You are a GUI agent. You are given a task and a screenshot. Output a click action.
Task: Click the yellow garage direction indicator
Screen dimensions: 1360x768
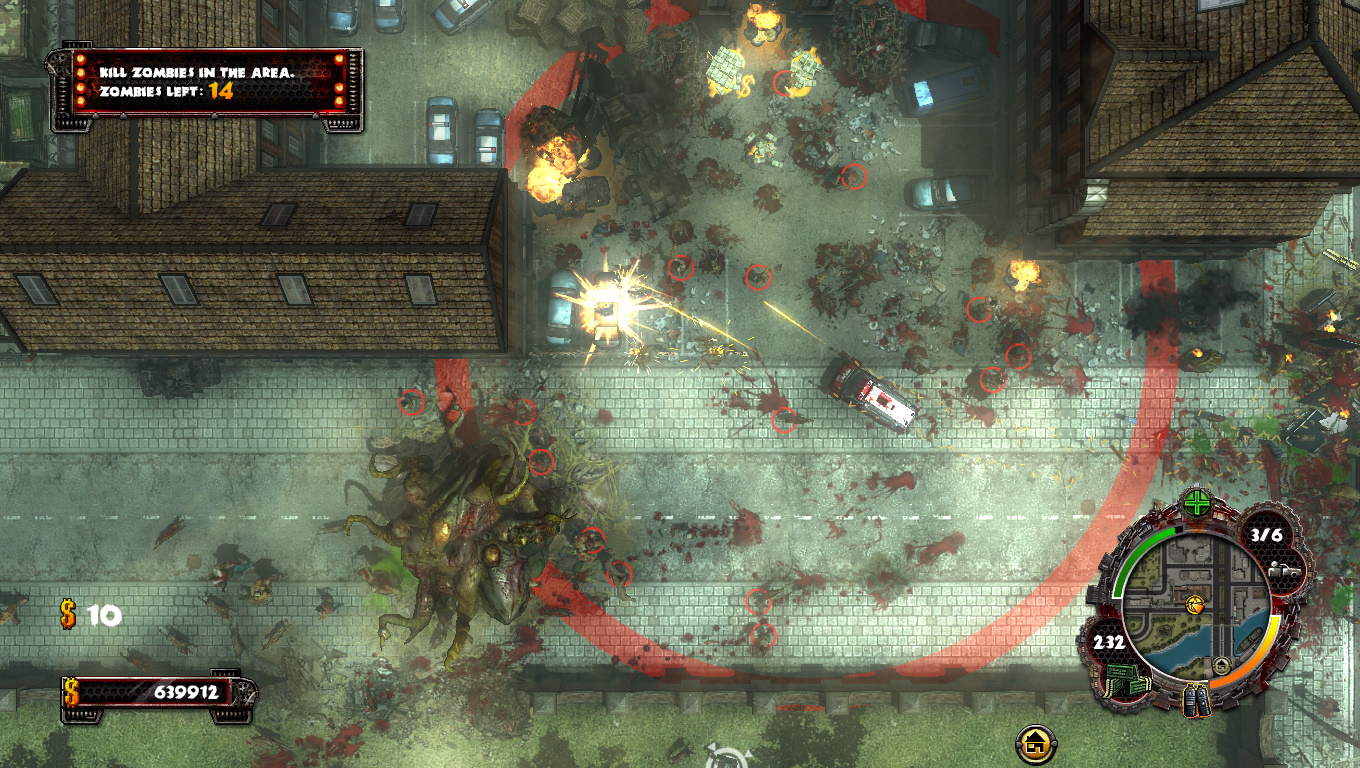(x=1037, y=743)
